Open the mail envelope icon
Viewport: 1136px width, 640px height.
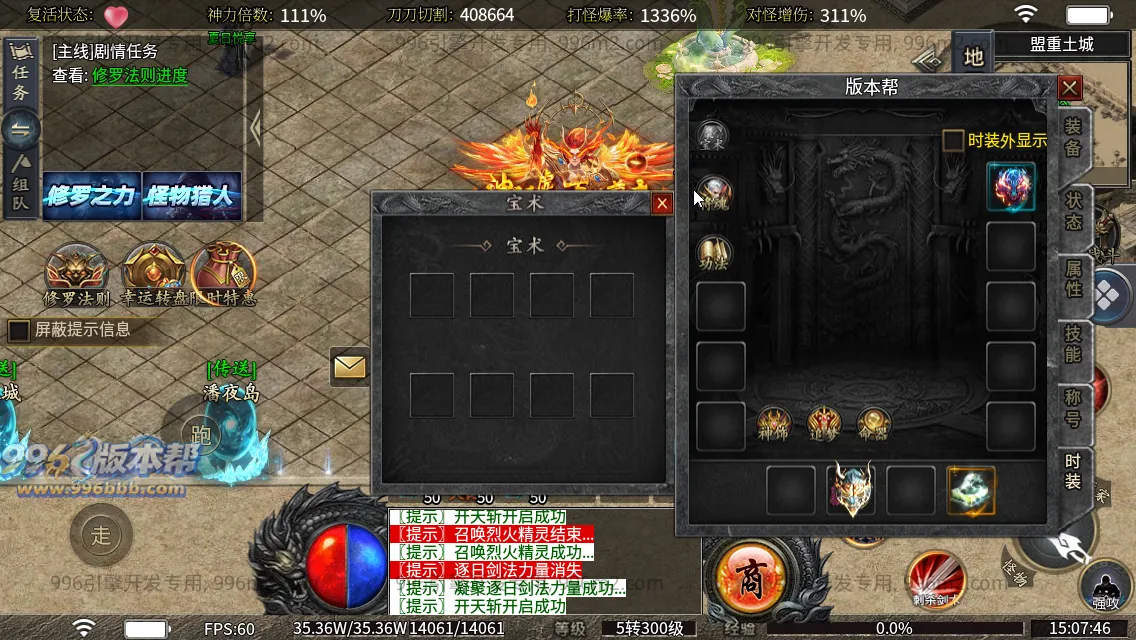pos(350,368)
